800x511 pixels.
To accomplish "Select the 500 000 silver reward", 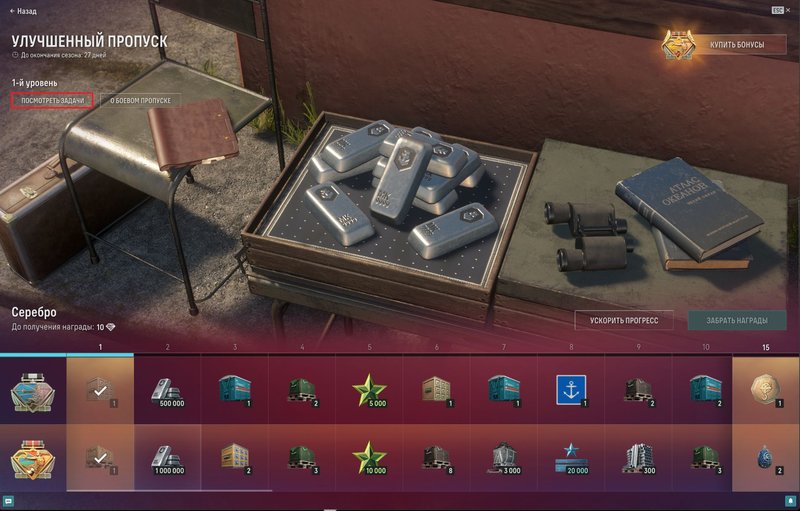I will [x=167, y=390].
